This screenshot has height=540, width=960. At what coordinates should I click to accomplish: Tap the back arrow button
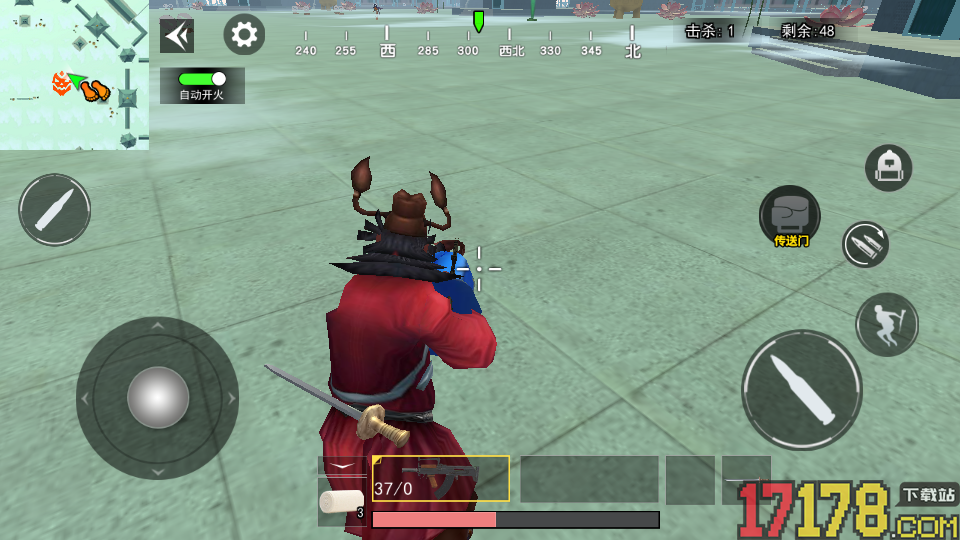pyautogui.click(x=177, y=36)
